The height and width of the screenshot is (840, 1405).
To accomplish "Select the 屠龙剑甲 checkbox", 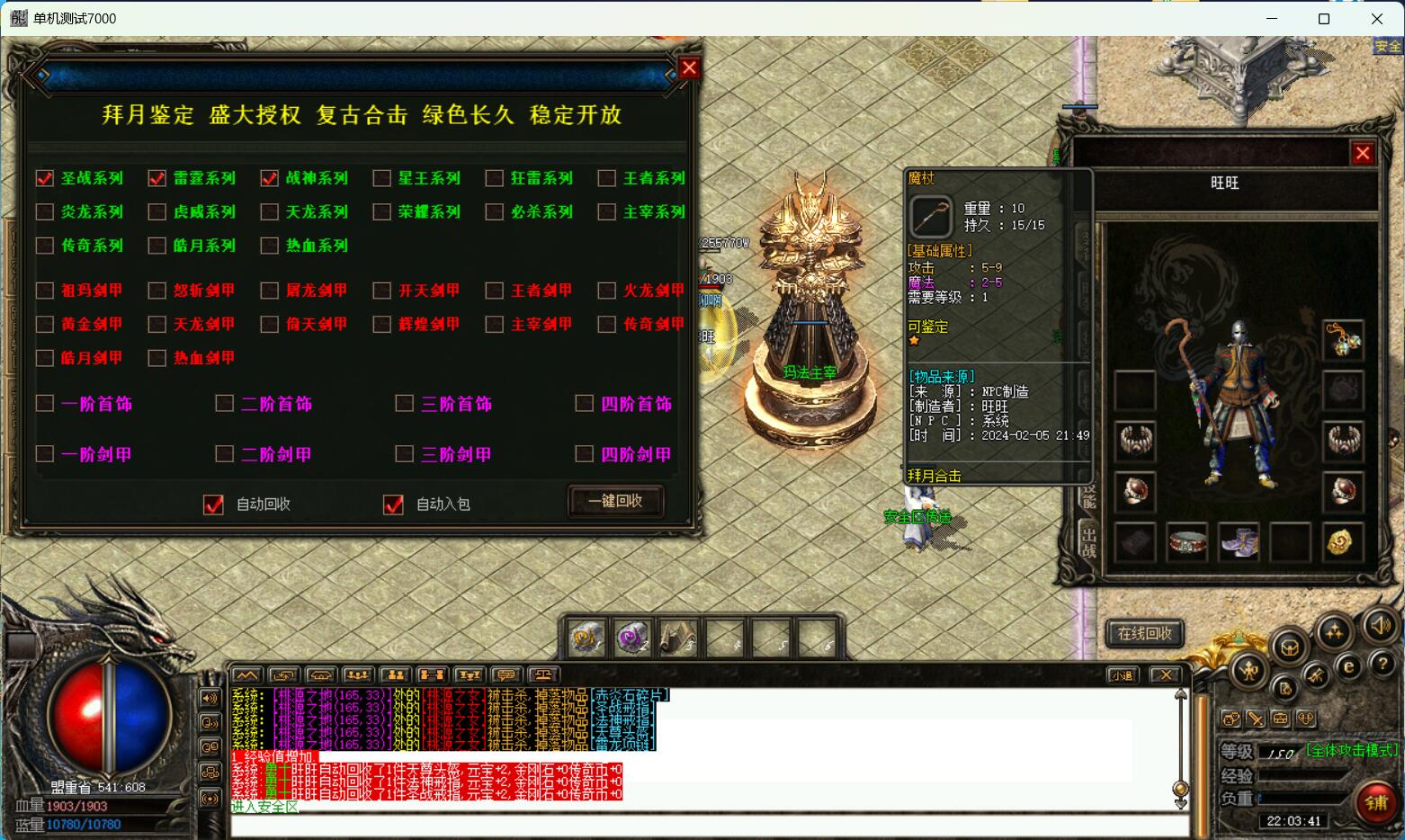I will point(270,290).
